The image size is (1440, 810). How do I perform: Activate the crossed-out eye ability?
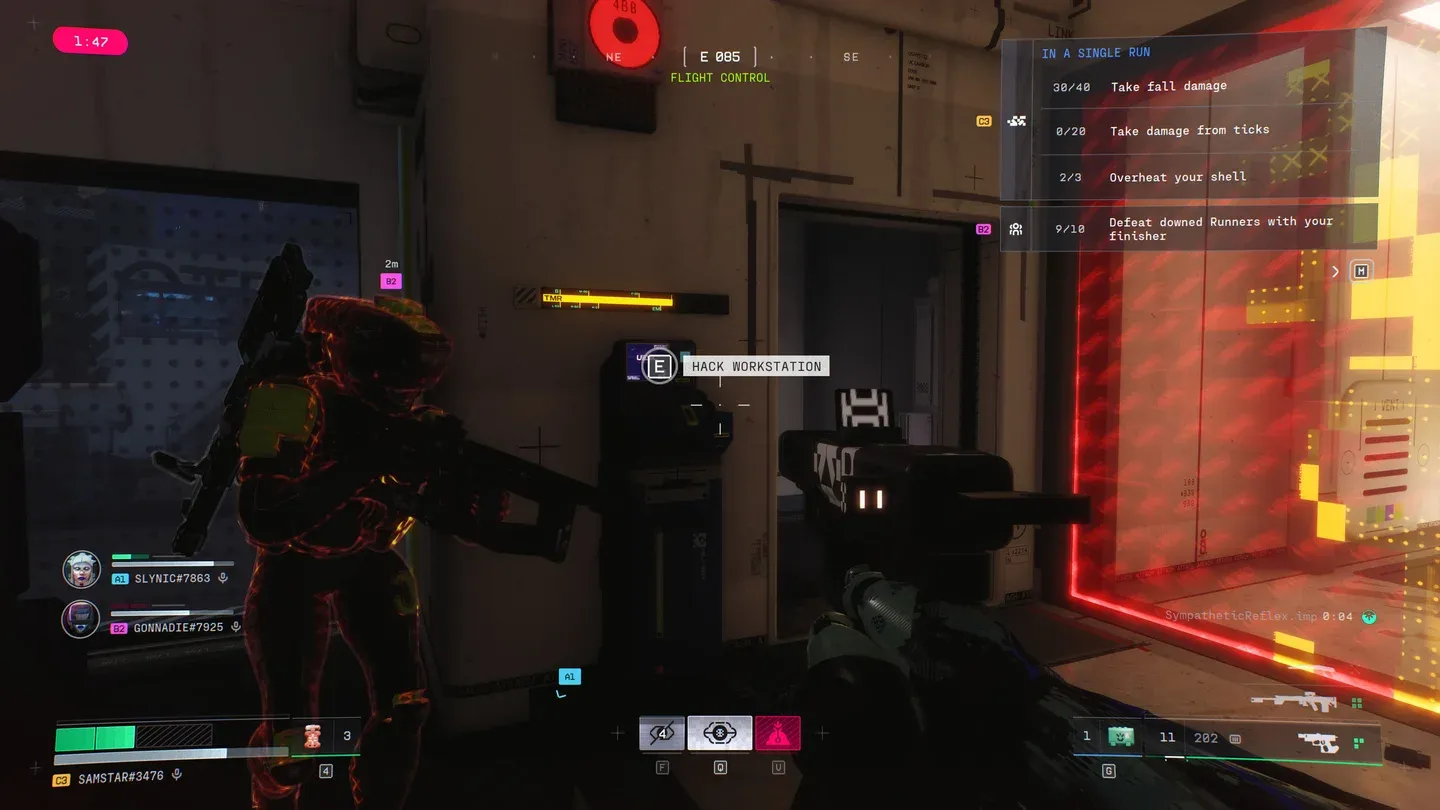661,733
